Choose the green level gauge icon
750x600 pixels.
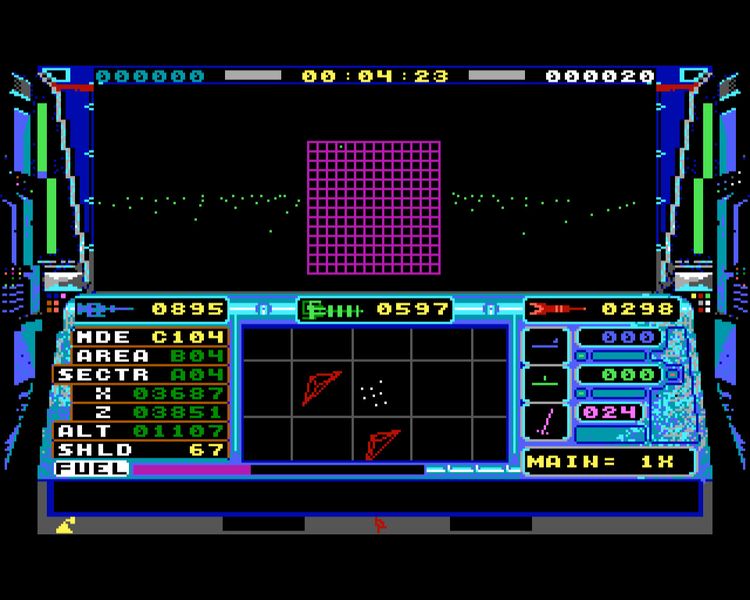tap(545, 381)
